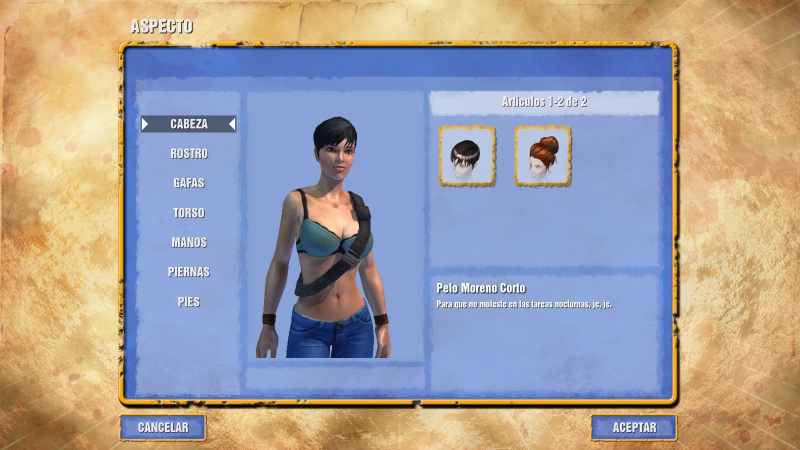
Task: Switch to the Piernas category
Action: coord(189,272)
